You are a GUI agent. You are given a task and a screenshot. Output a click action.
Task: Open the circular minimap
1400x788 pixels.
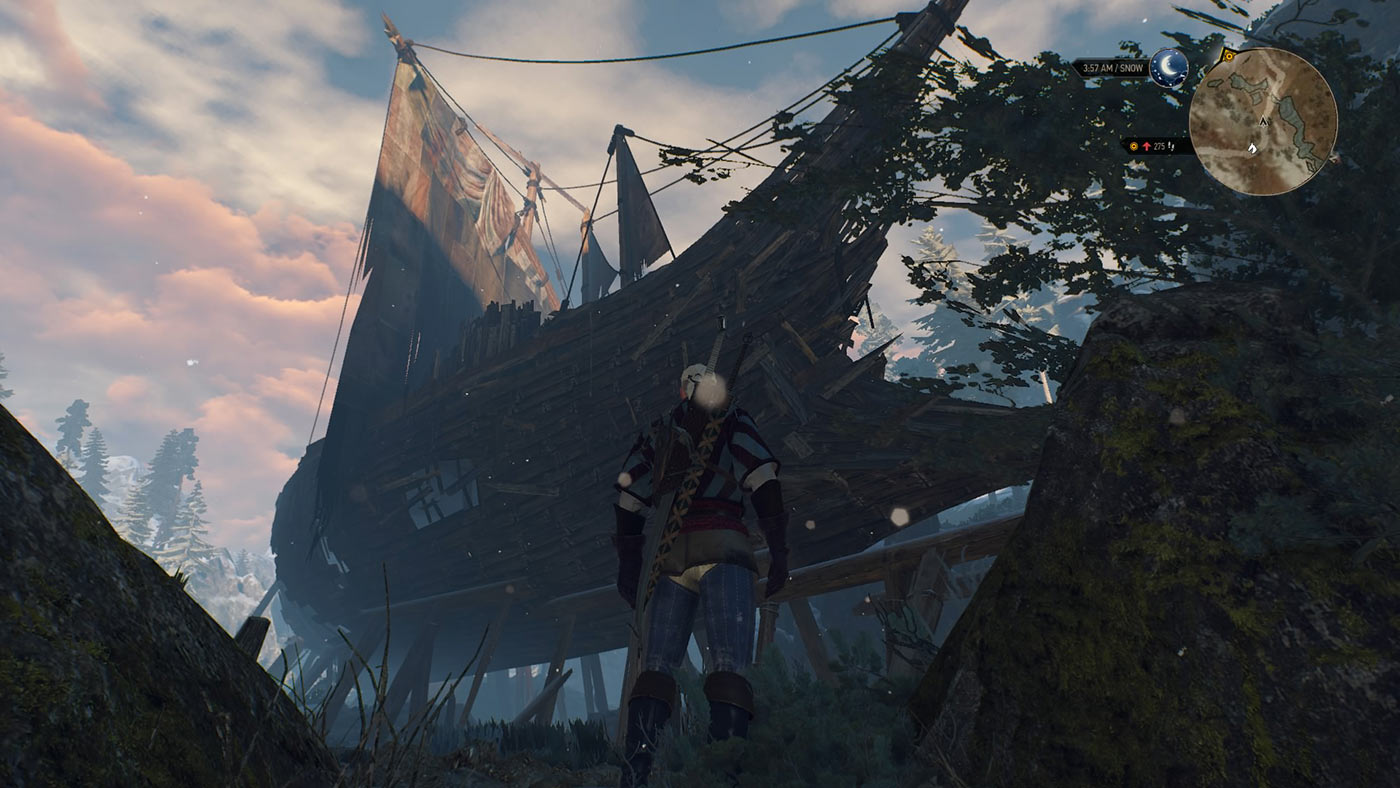[1263, 121]
